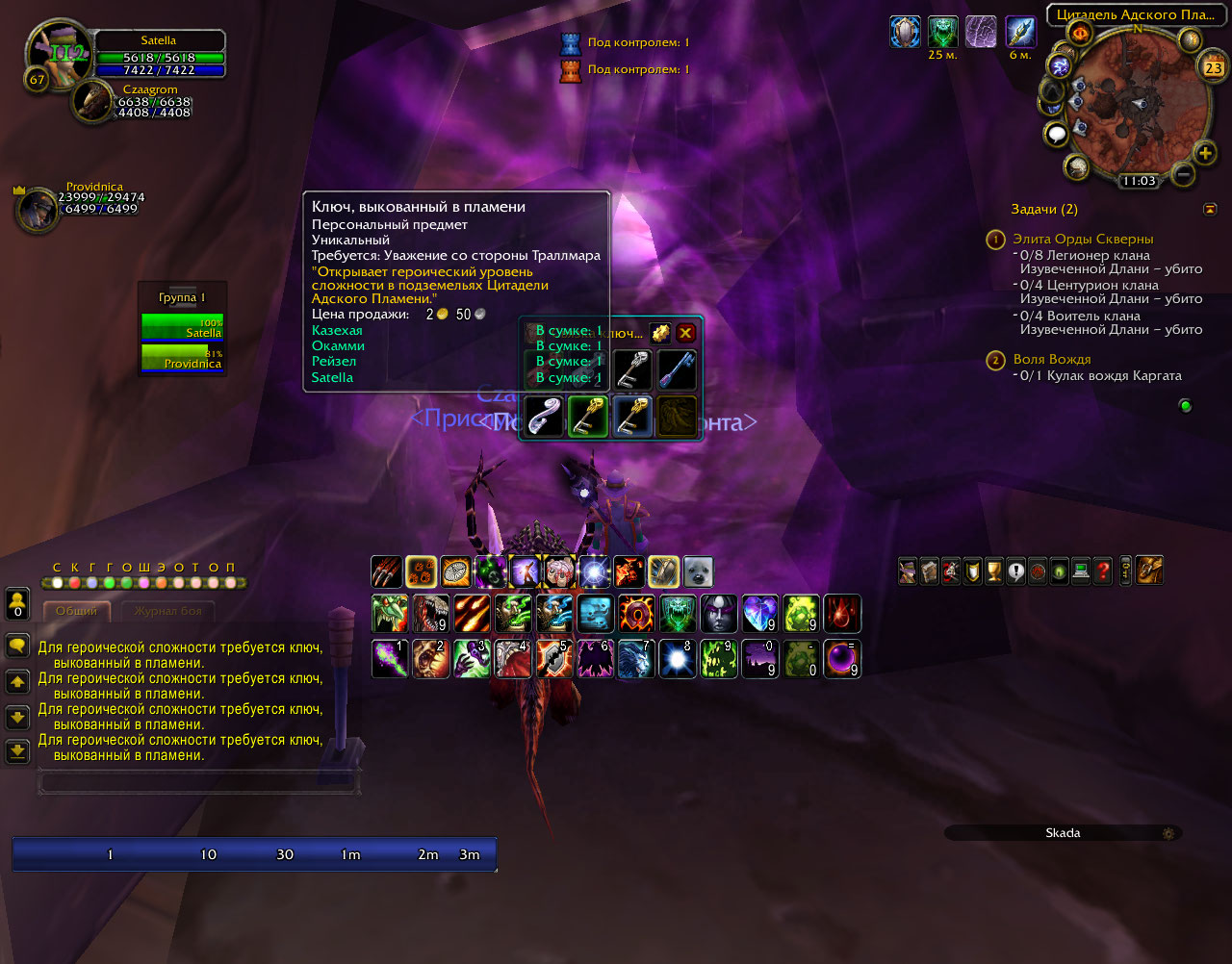The width and height of the screenshot is (1232, 964).
Task: Close the keyring bag window
Action: click(x=685, y=333)
